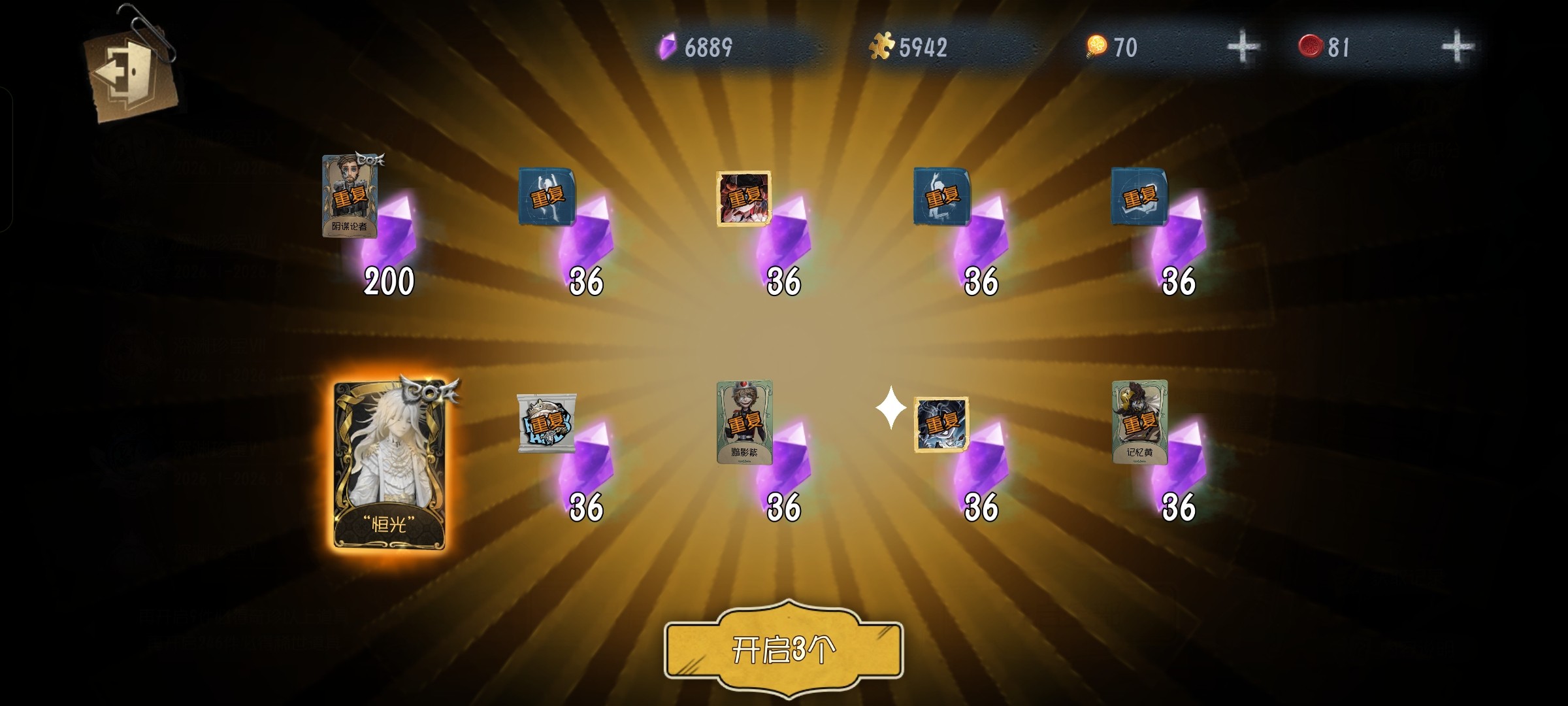The height and width of the screenshot is (706, 1568).
Task: Tap the golden puzzle clue counter
Action: [911, 47]
